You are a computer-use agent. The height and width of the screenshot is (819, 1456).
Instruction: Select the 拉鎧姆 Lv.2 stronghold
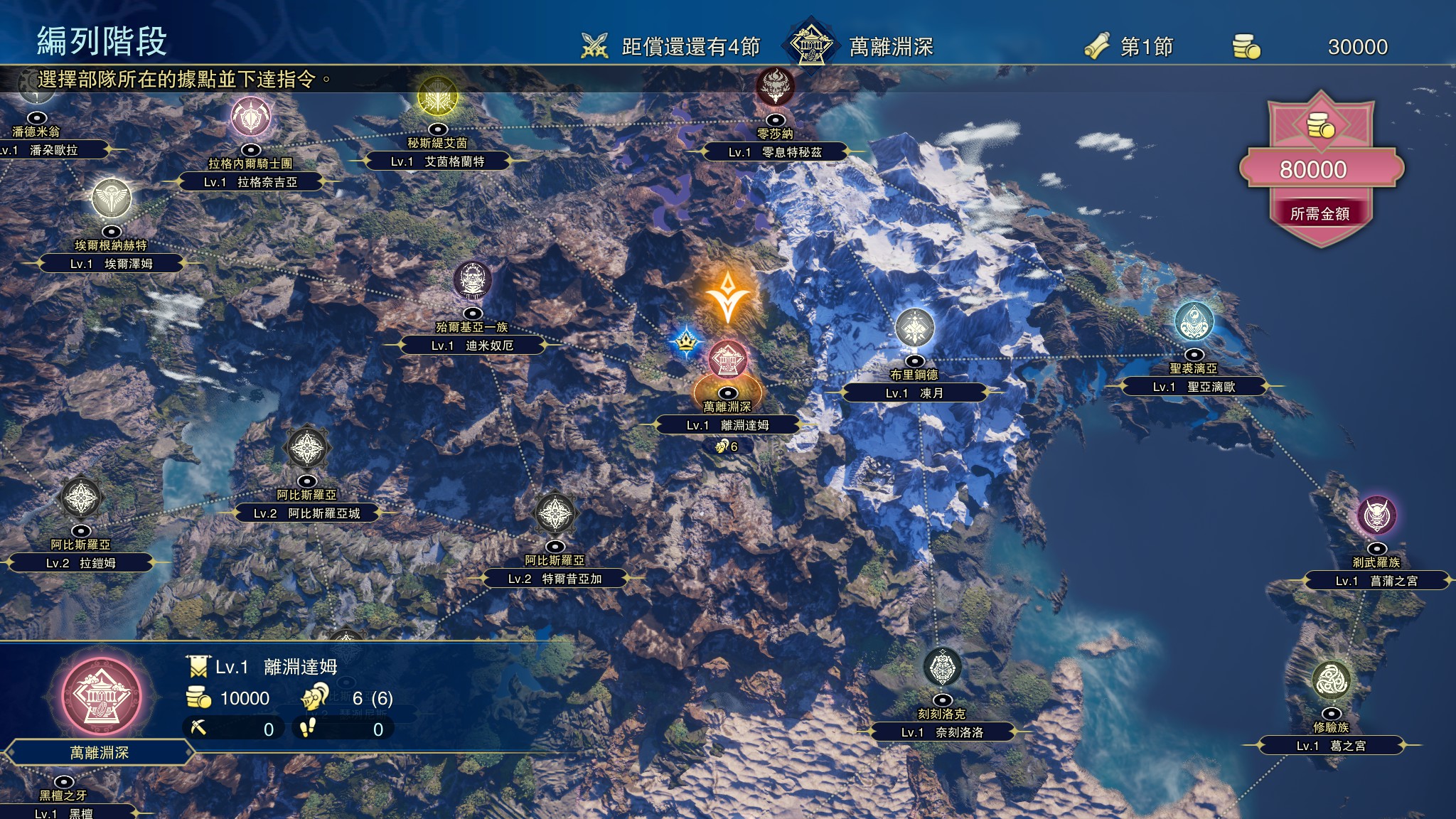[80, 563]
